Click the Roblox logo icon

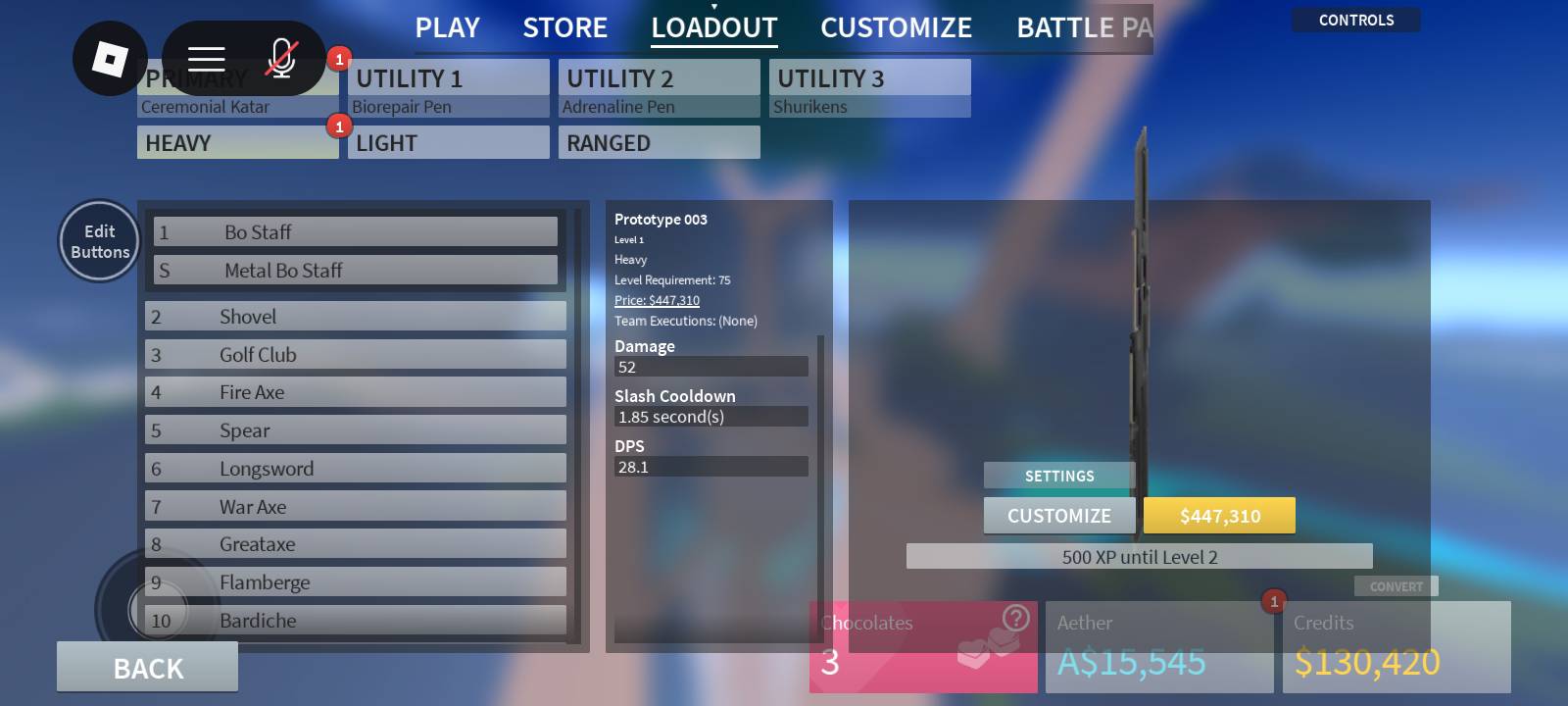coord(110,59)
